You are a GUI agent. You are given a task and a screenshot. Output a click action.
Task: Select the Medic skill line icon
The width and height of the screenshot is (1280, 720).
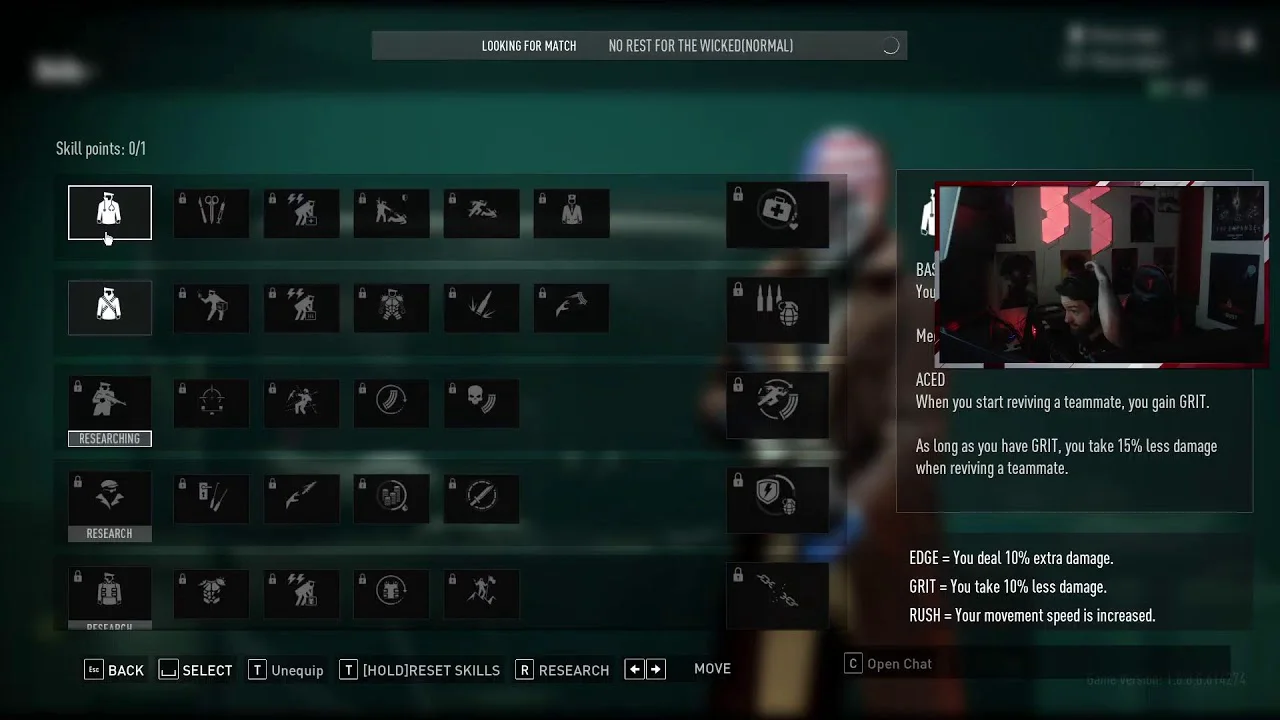pyautogui.click(x=110, y=212)
